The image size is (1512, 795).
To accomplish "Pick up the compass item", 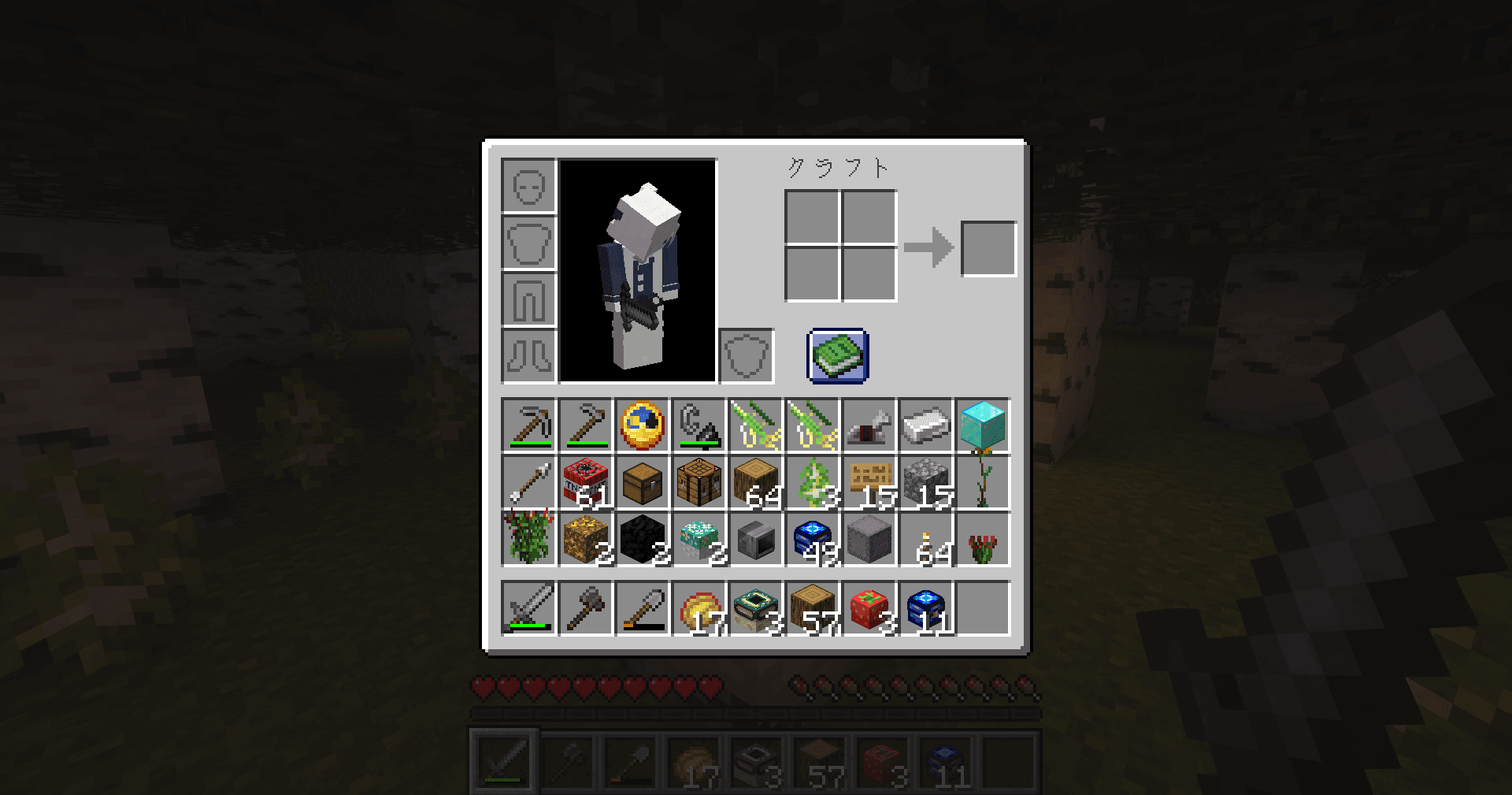I will [642, 425].
